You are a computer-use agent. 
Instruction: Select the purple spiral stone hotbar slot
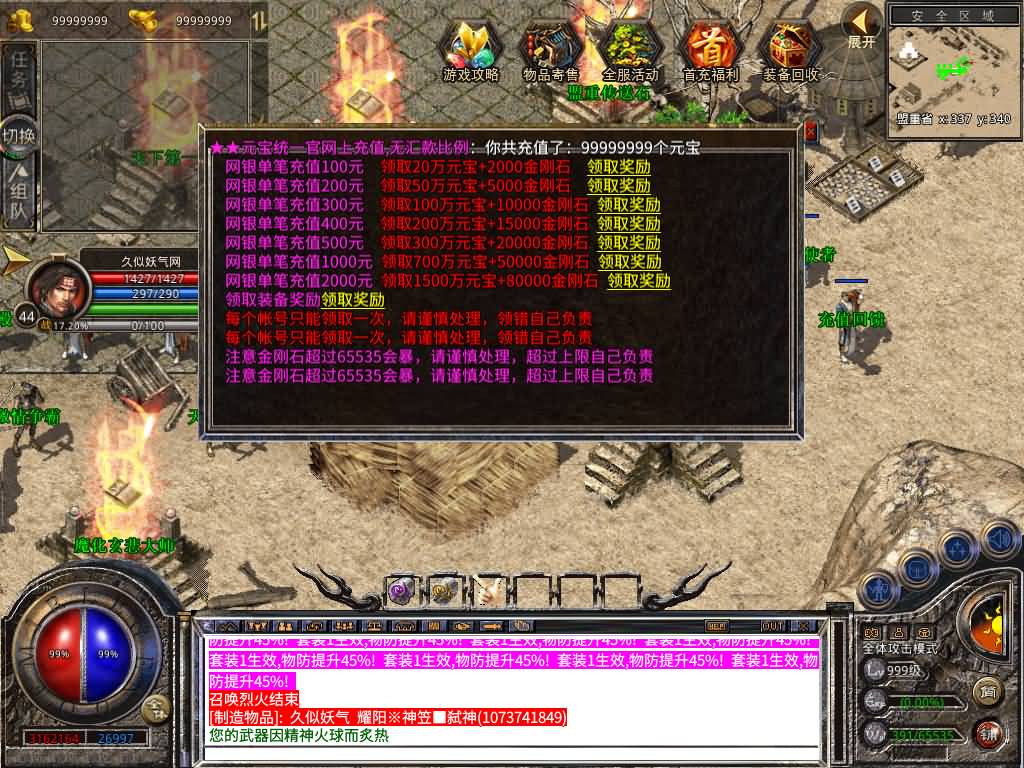click(x=401, y=591)
